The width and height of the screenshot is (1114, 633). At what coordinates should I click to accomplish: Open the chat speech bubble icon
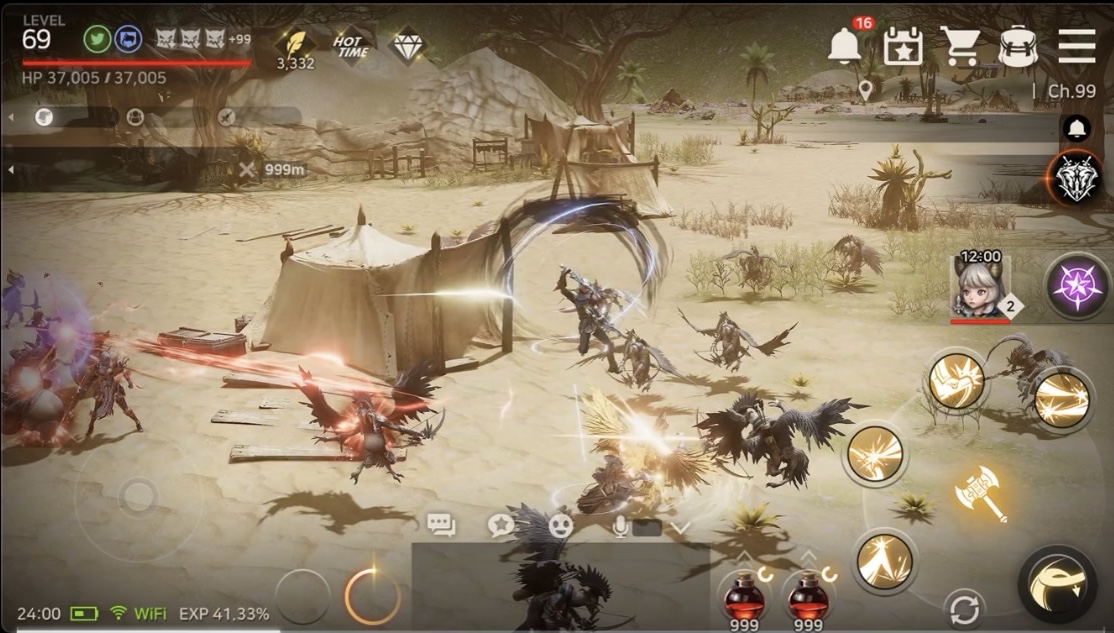pyautogui.click(x=441, y=525)
